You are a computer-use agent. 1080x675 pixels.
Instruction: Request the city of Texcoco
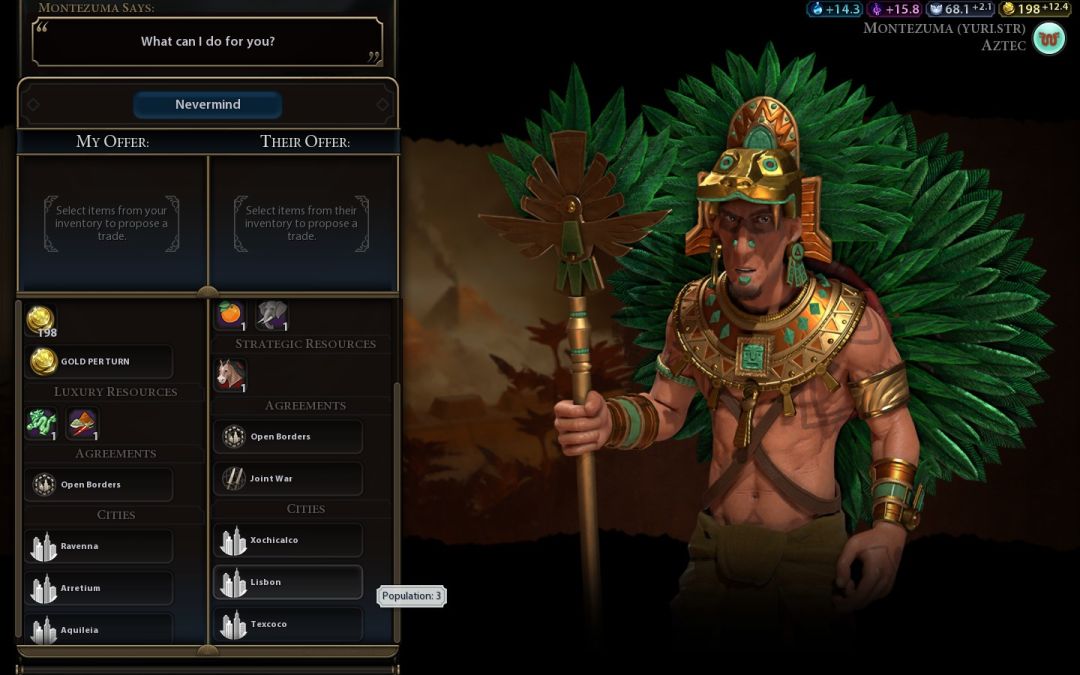[x=288, y=625]
